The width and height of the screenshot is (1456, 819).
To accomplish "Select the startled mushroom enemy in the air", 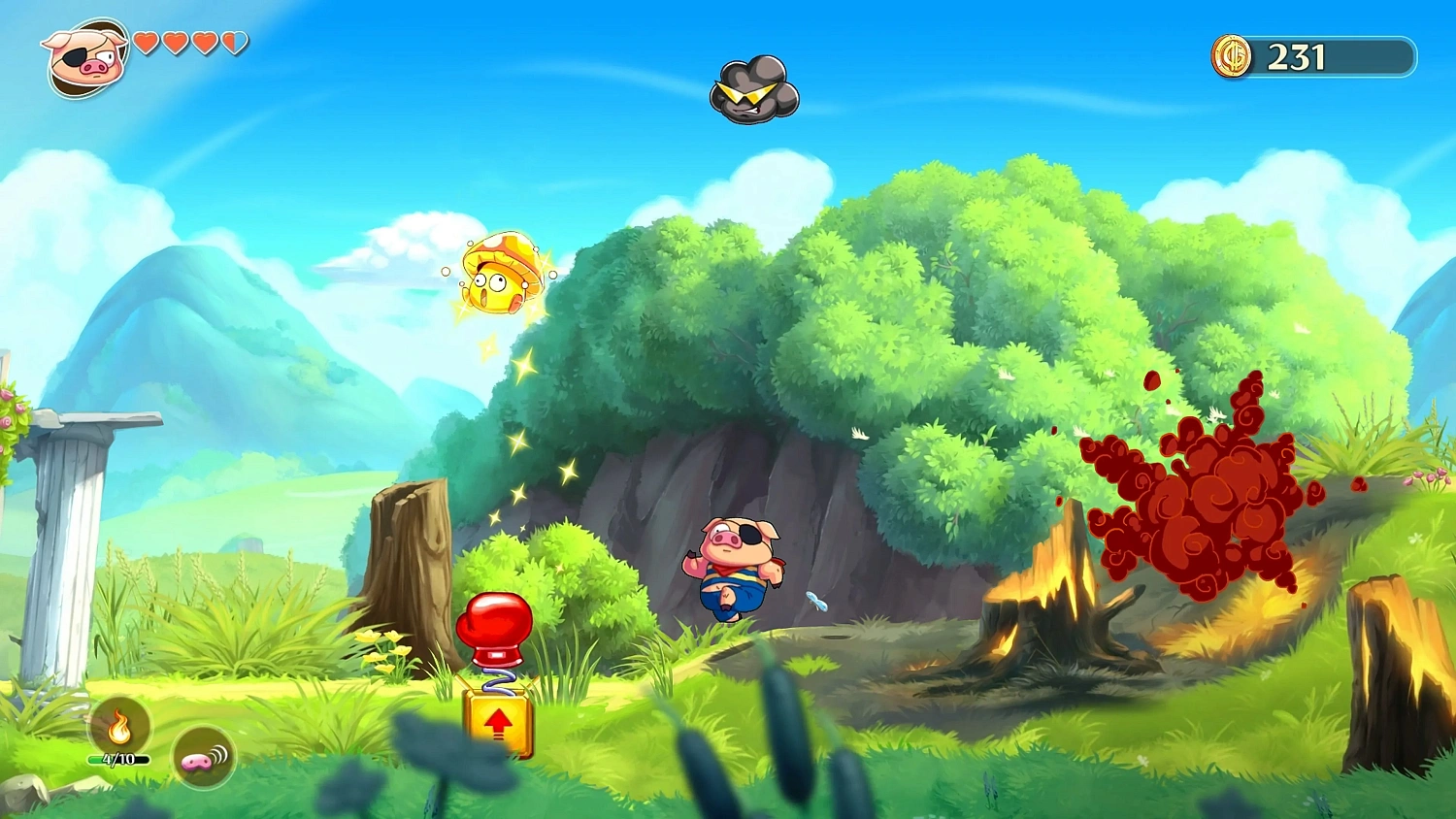I will (x=500, y=275).
